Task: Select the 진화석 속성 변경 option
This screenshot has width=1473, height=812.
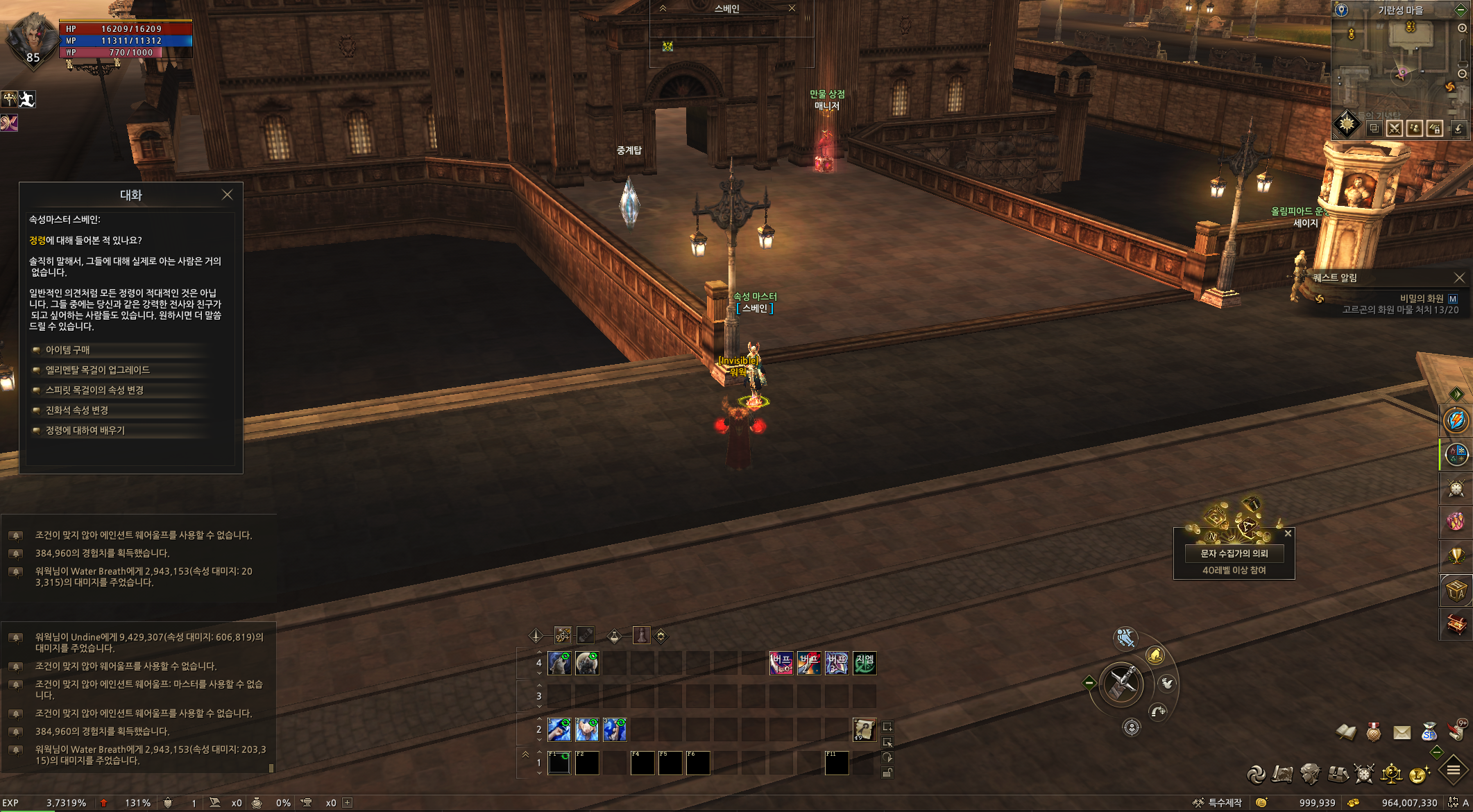Action: (x=76, y=411)
